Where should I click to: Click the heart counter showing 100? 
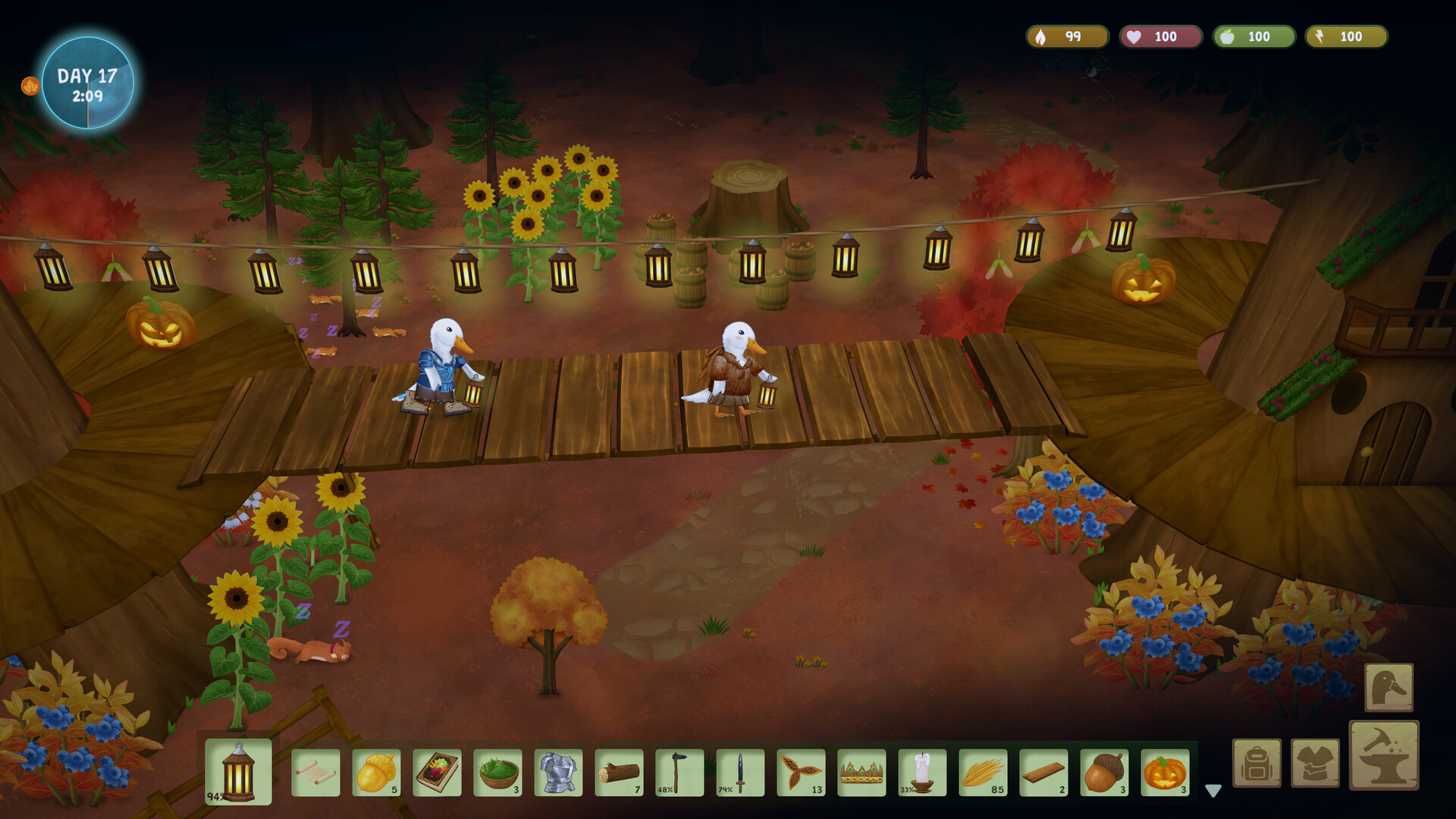click(1159, 36)
